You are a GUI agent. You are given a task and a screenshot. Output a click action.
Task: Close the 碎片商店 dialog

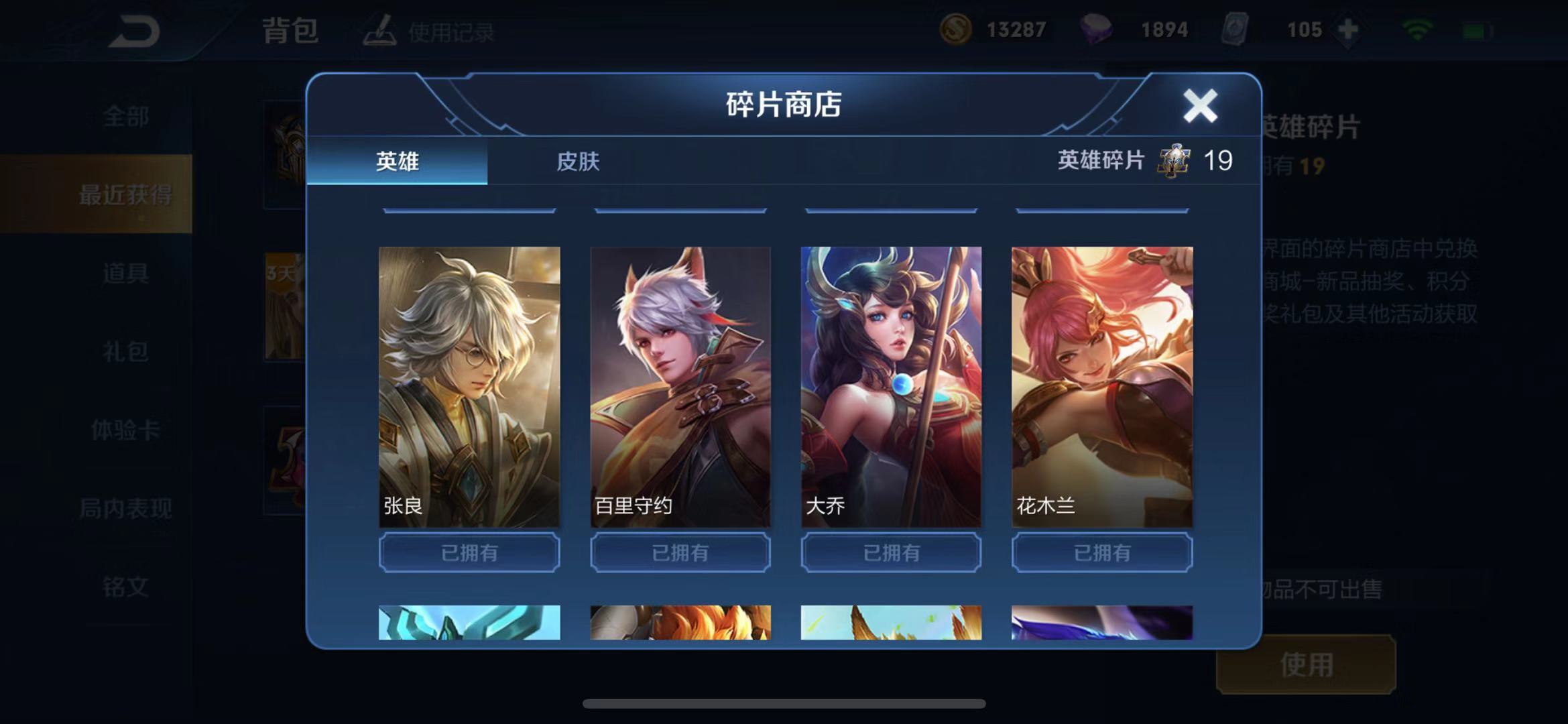(x=1199, y=105)
